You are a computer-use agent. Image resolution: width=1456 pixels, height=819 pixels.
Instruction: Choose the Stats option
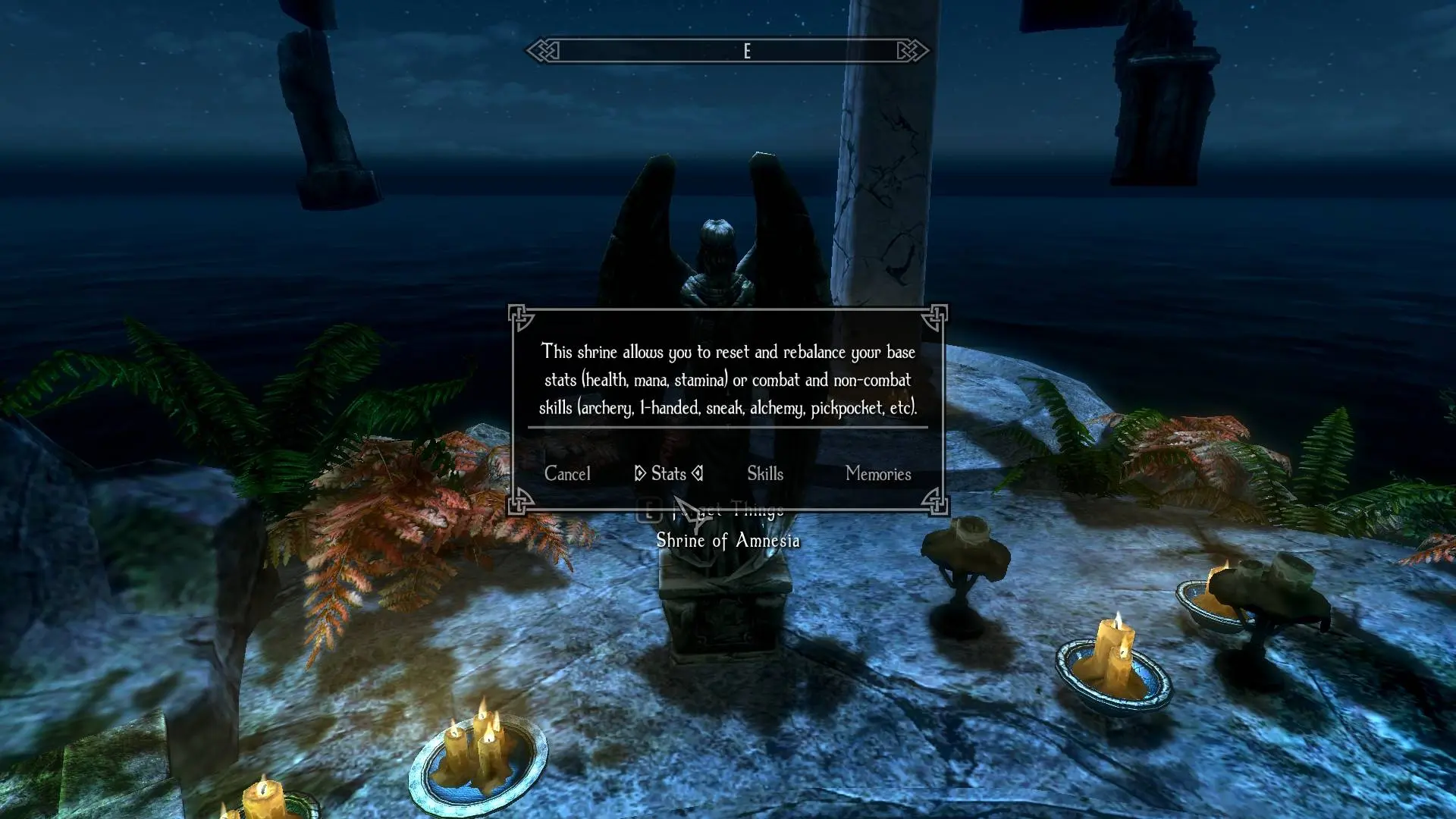pos(668,474)
